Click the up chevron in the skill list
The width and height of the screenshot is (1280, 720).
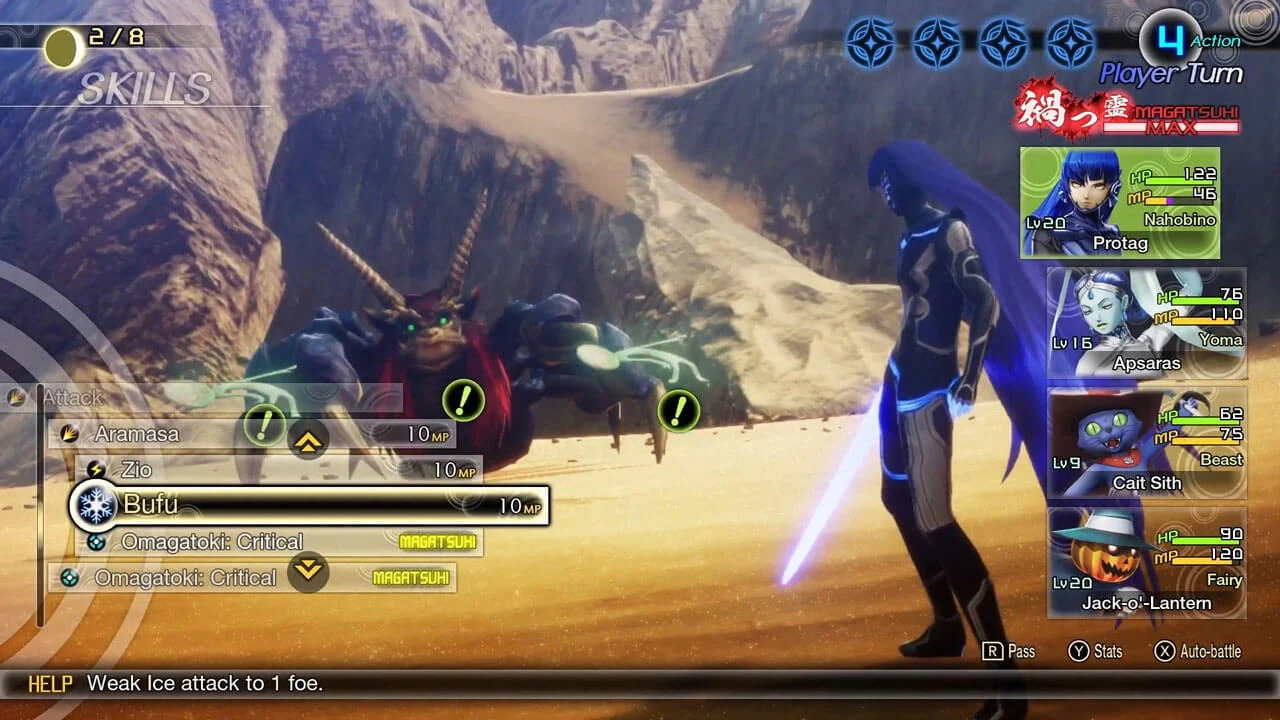[308, 438]
